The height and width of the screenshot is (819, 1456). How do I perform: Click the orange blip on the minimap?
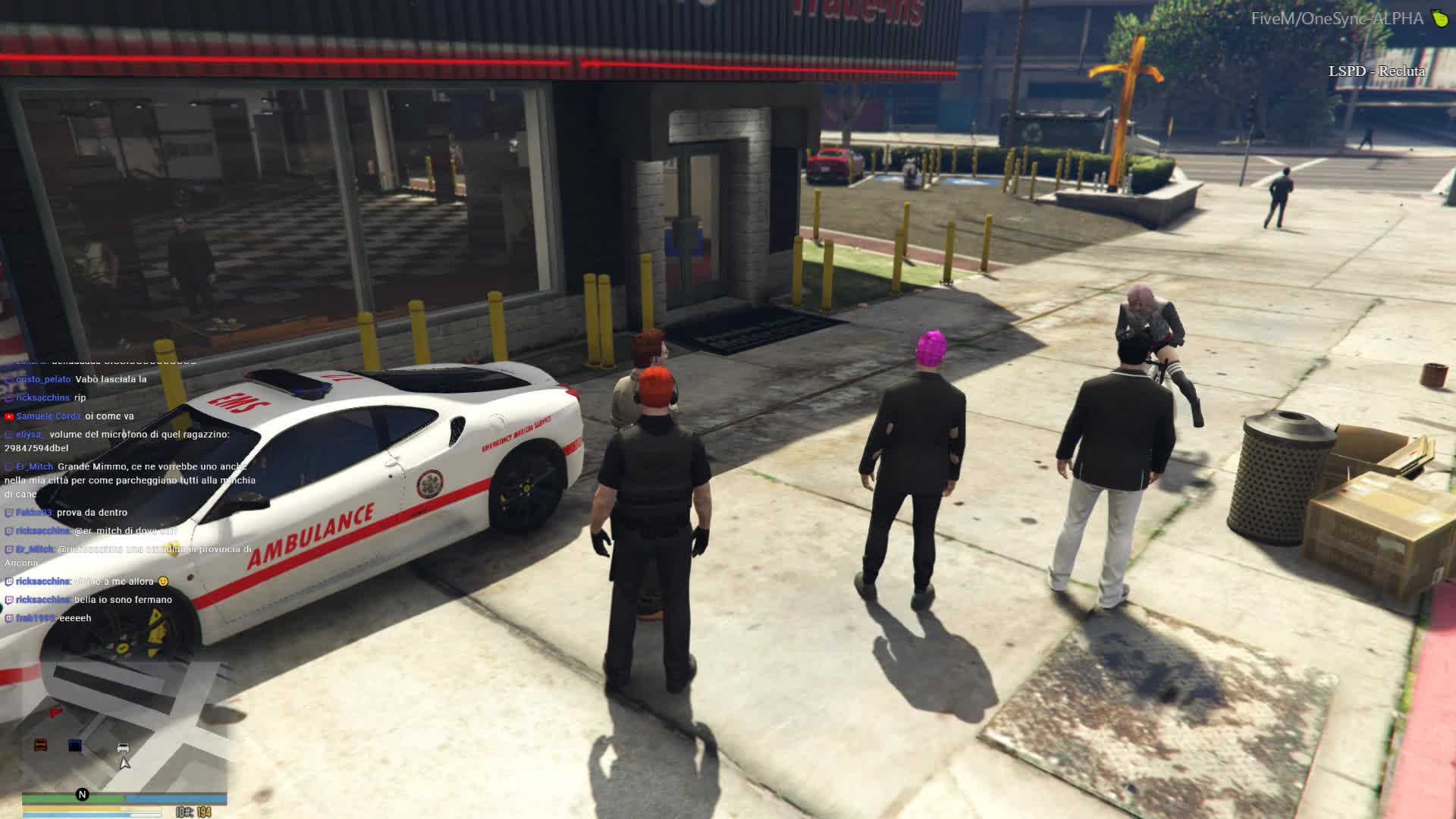tap(41, 745)
